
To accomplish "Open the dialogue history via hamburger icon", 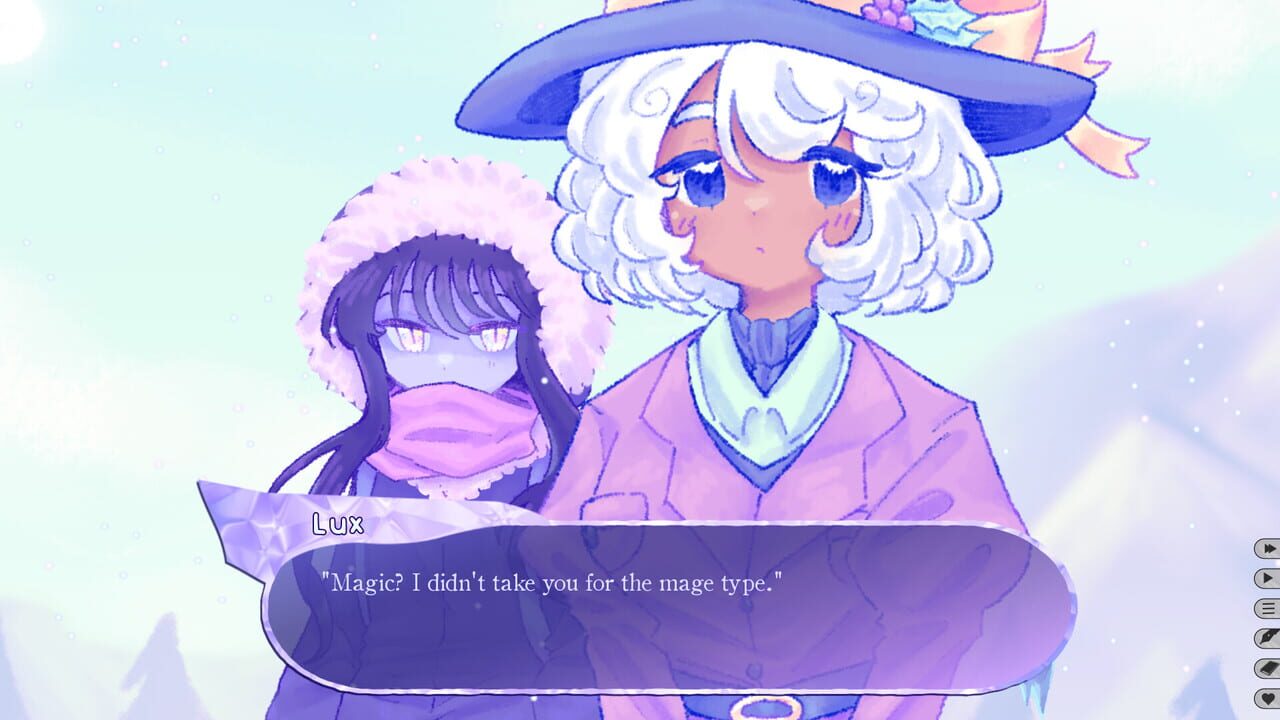I will point(1268,608).
